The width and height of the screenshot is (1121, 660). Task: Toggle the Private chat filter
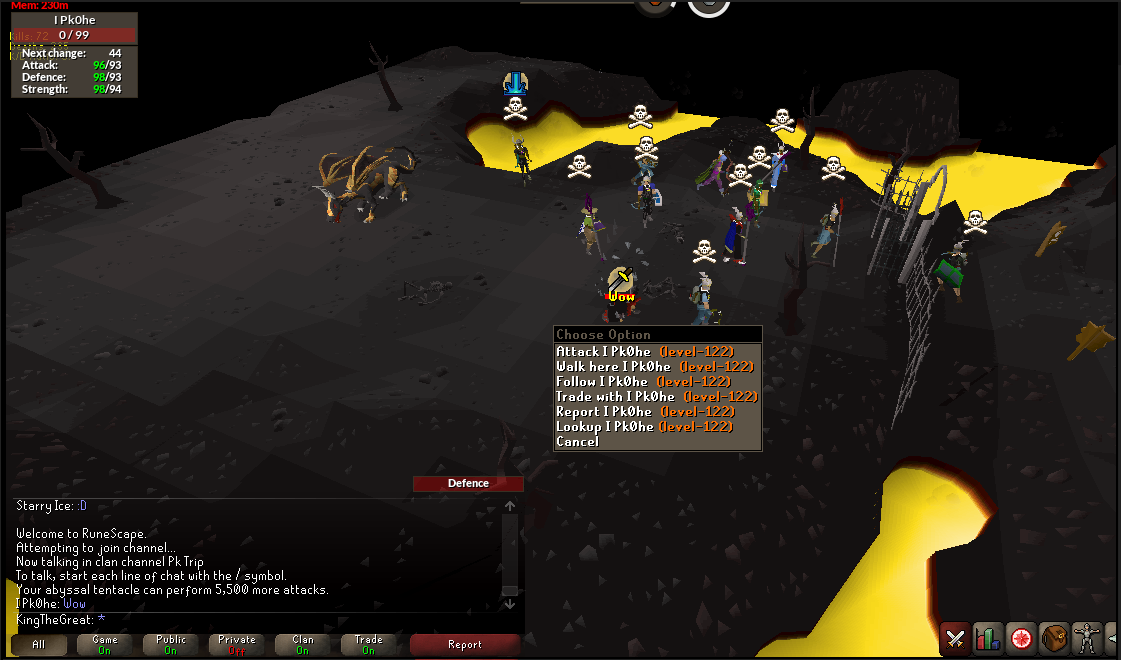pyautogui.click(x=237, y=645)
